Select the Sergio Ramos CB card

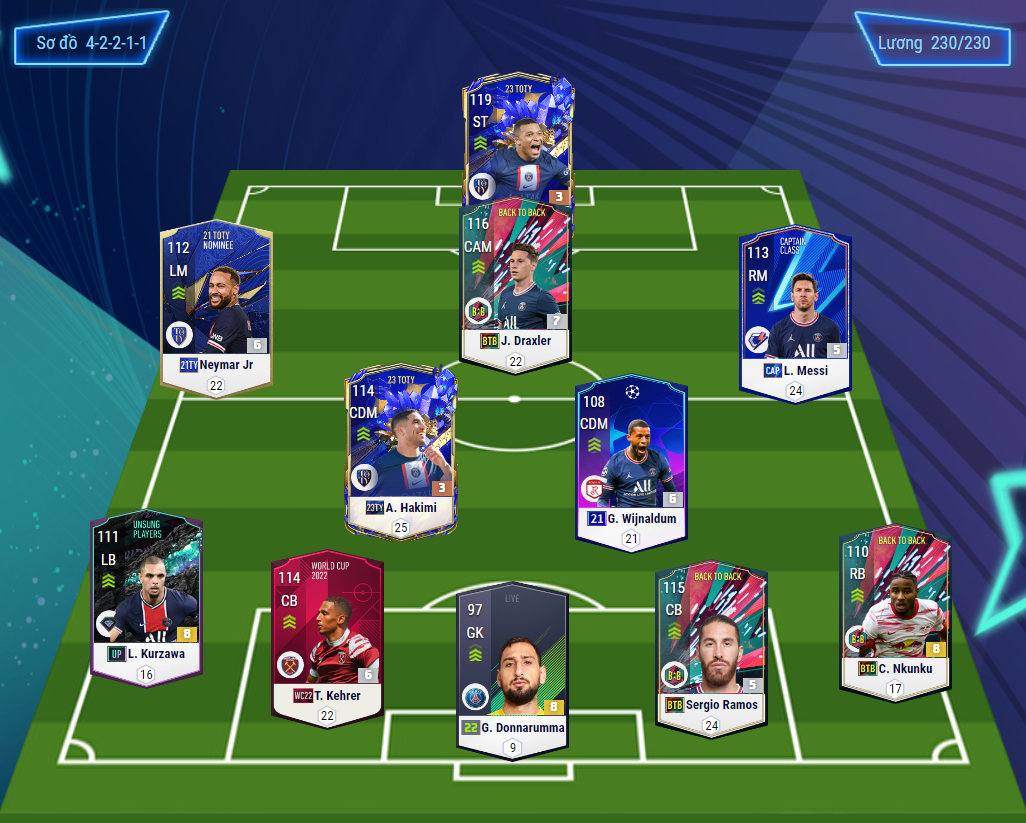click(x=710, y=645)
